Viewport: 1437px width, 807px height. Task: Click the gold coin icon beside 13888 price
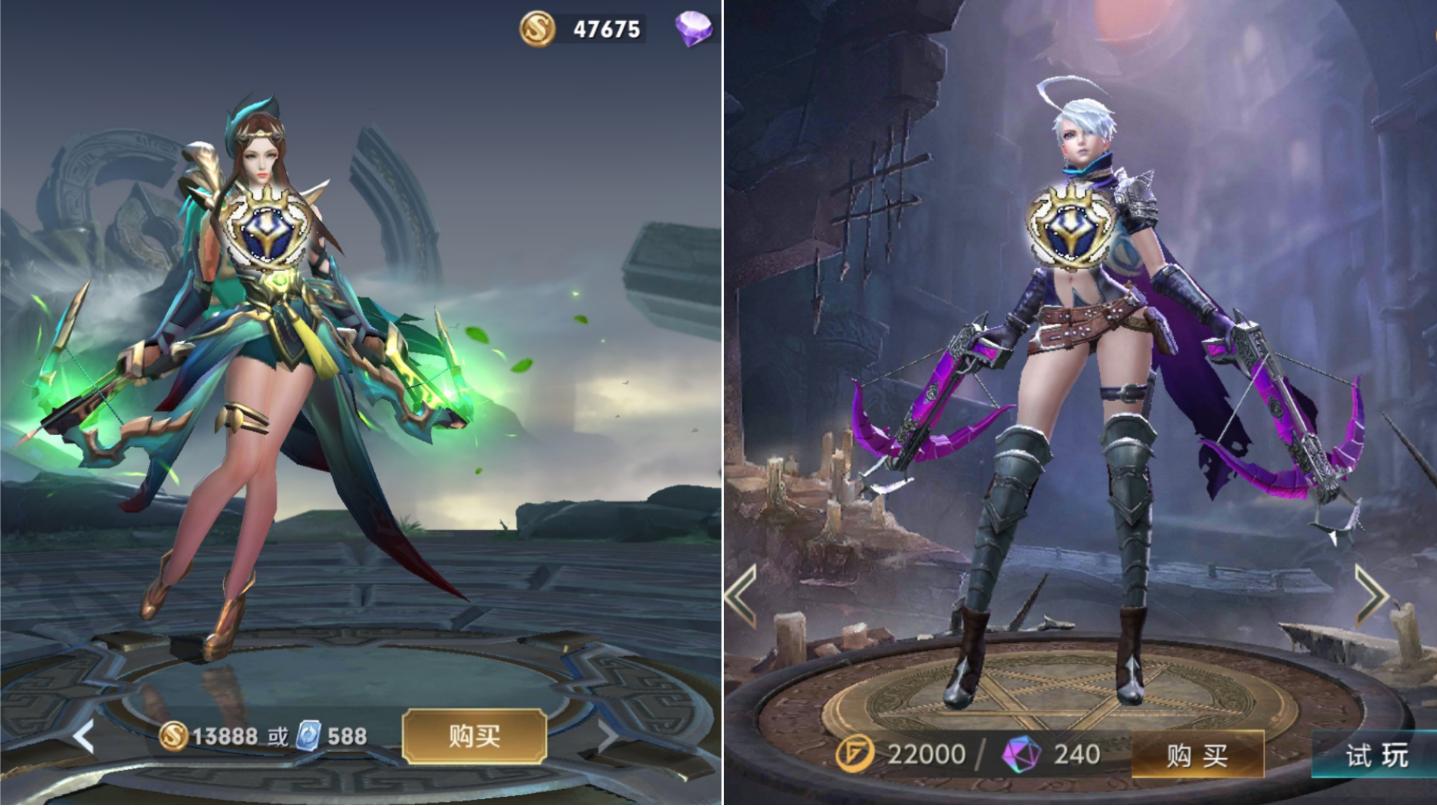pos(173,735)
